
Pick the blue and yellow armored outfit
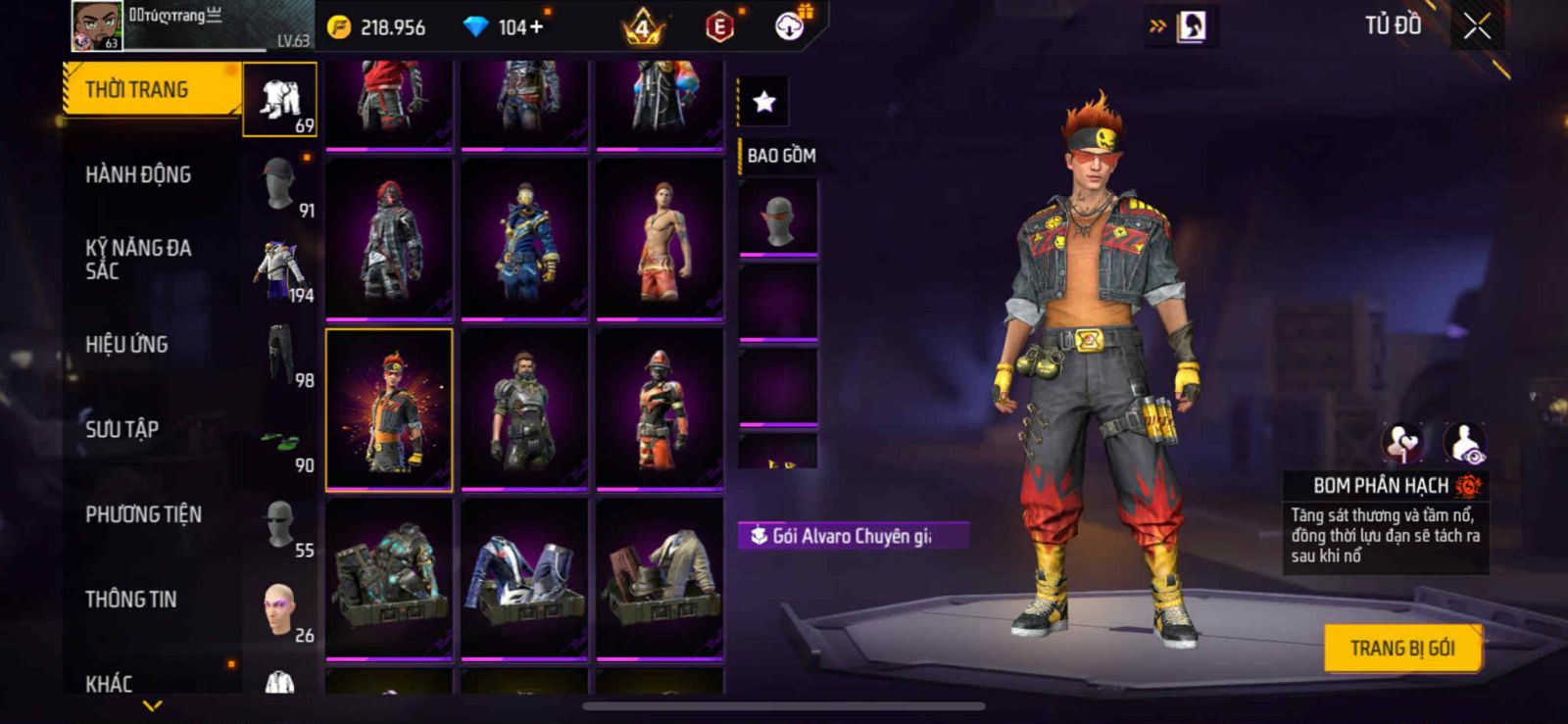coord(524,238)
